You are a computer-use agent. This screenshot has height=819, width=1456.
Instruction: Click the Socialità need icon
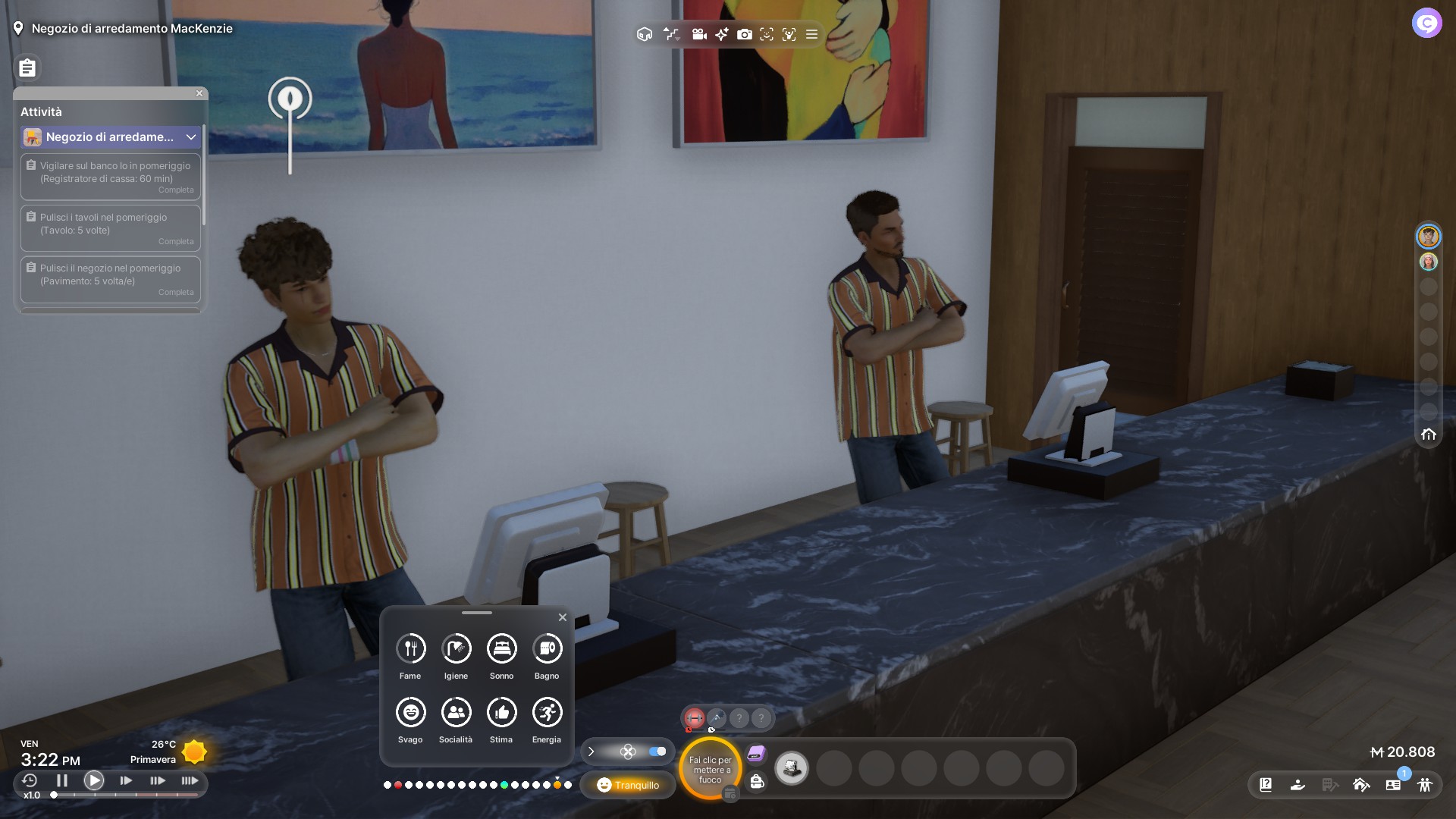click(x=456, y=712)
